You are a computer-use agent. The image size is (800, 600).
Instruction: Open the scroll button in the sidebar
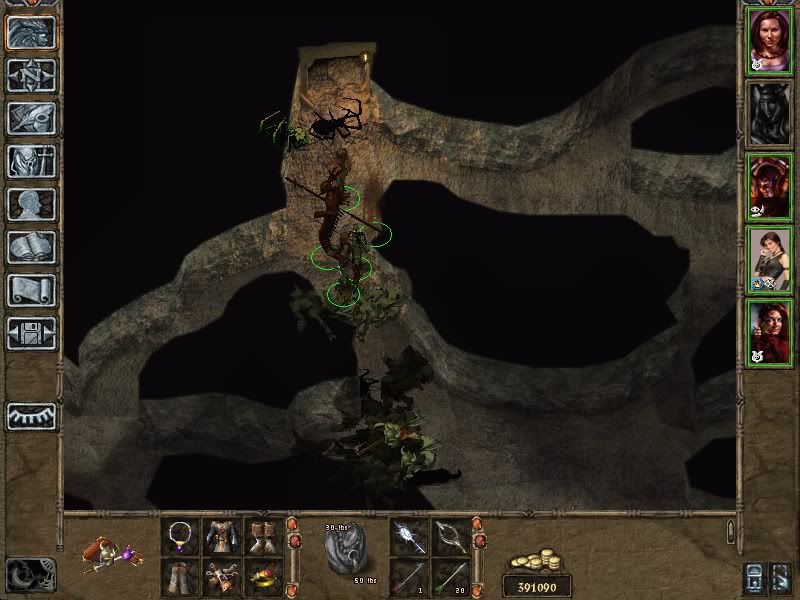pos(31,290)
